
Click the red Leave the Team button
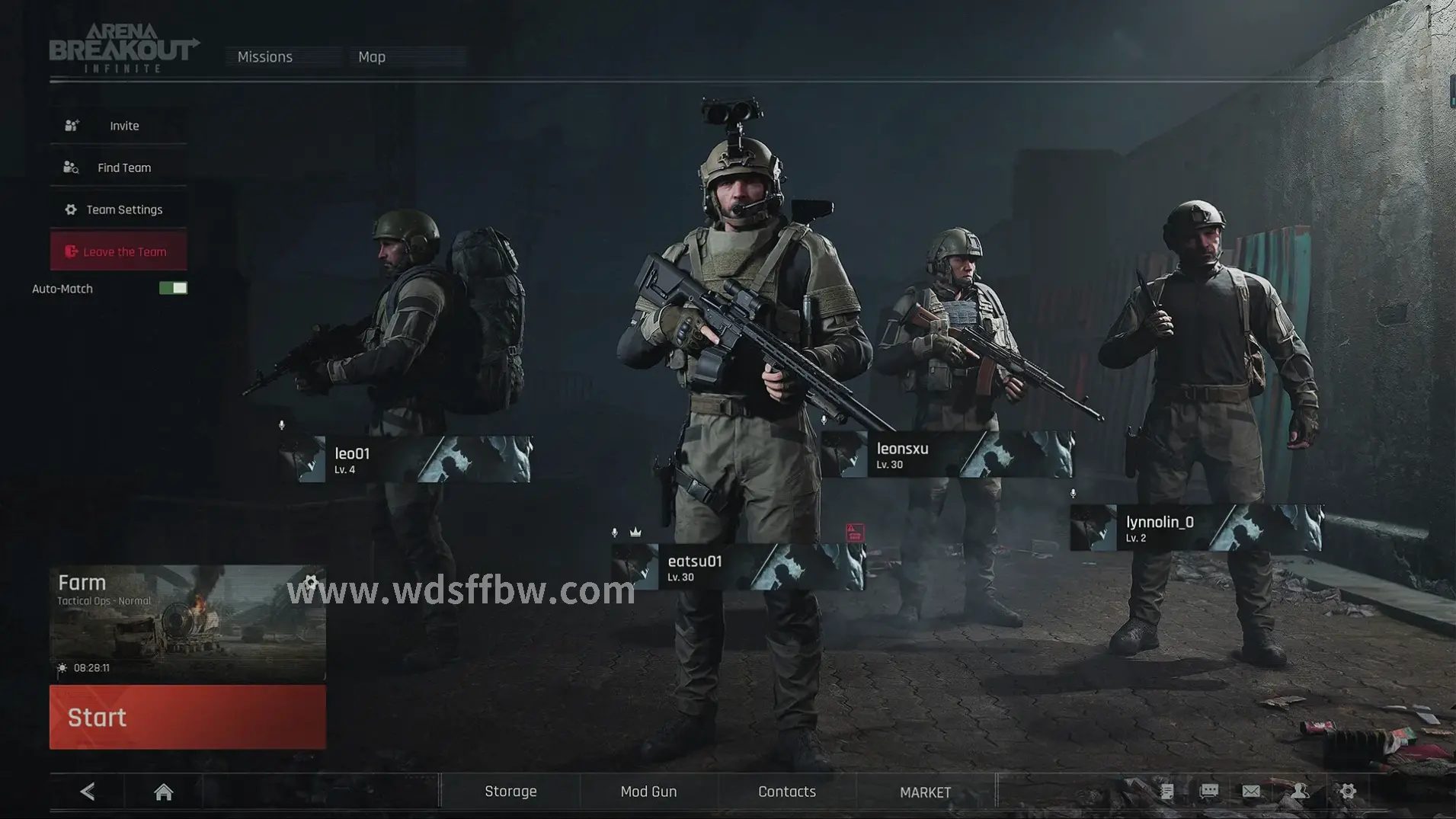coord(119,251)
